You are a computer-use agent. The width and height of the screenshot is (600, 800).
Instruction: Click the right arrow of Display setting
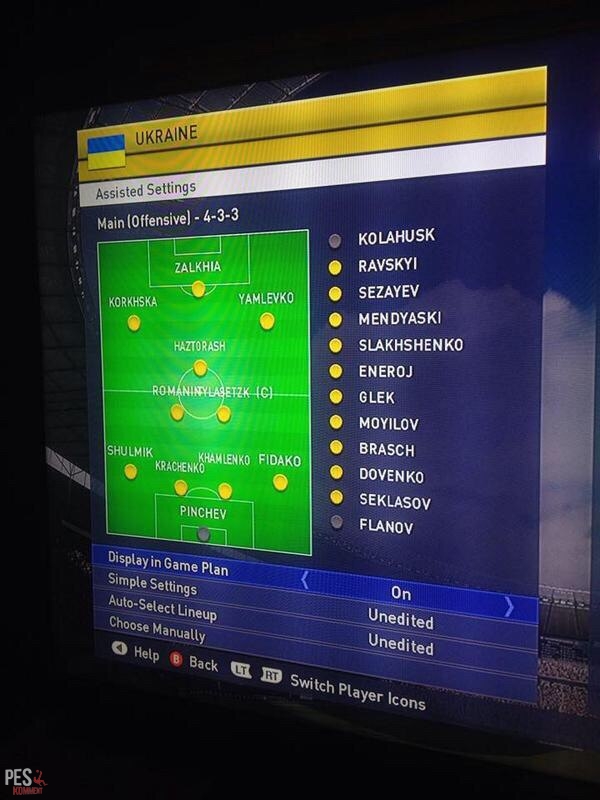(x=509, y=606)
